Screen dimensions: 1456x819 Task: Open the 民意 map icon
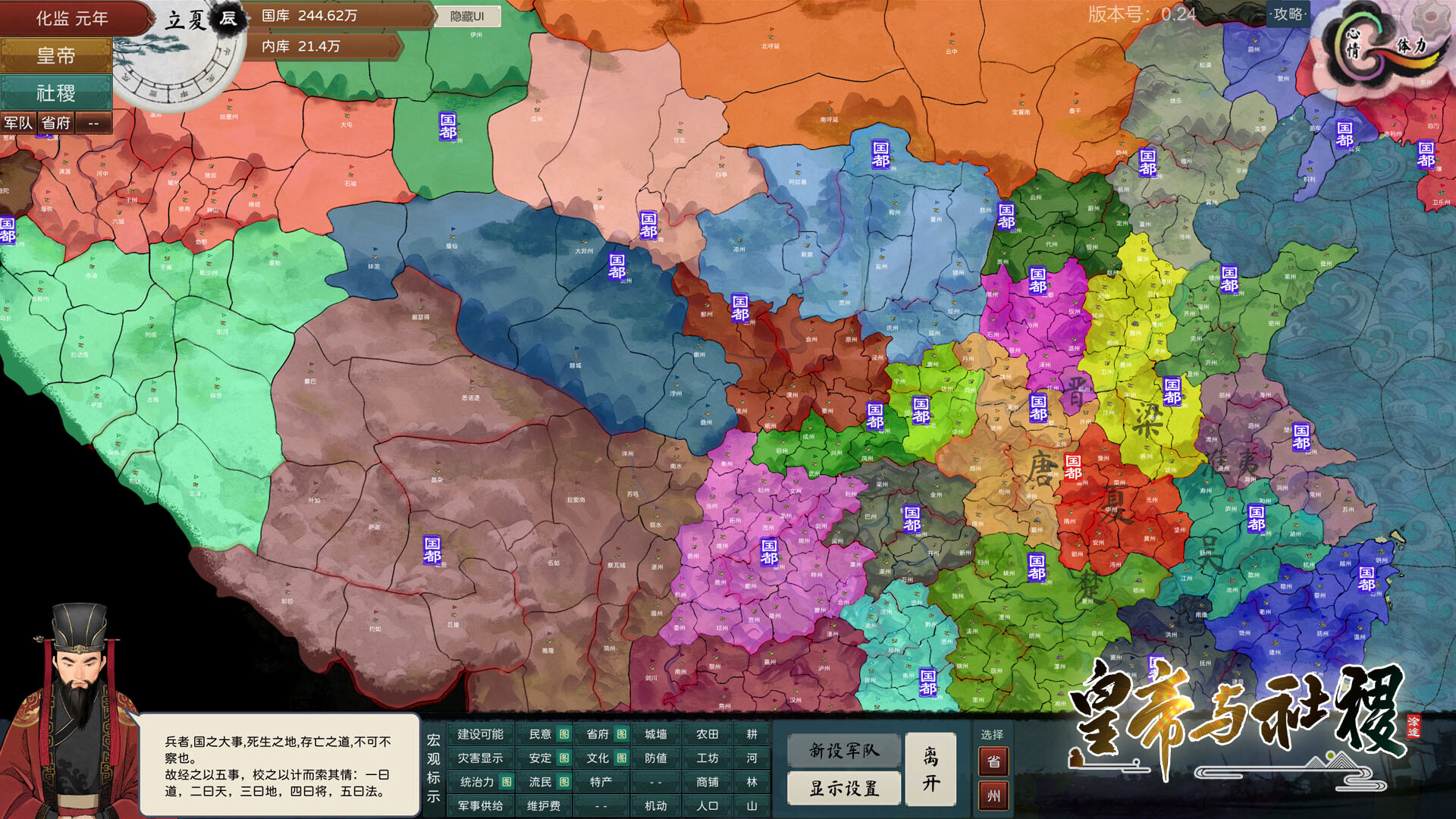click(564, 734)
